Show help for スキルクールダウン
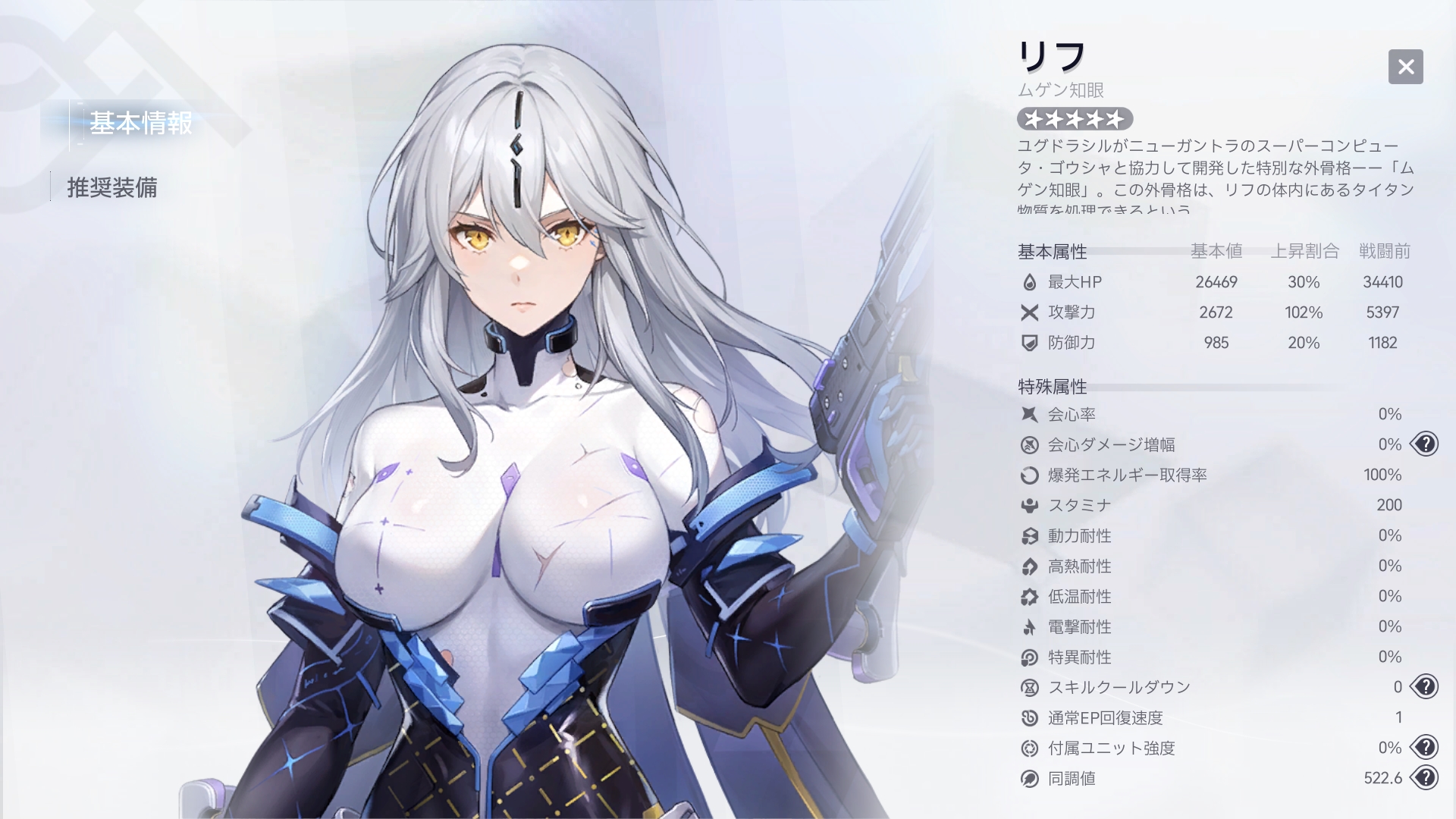The height and width of the screenshot is (819, 1456). (x=1425, y=687)
